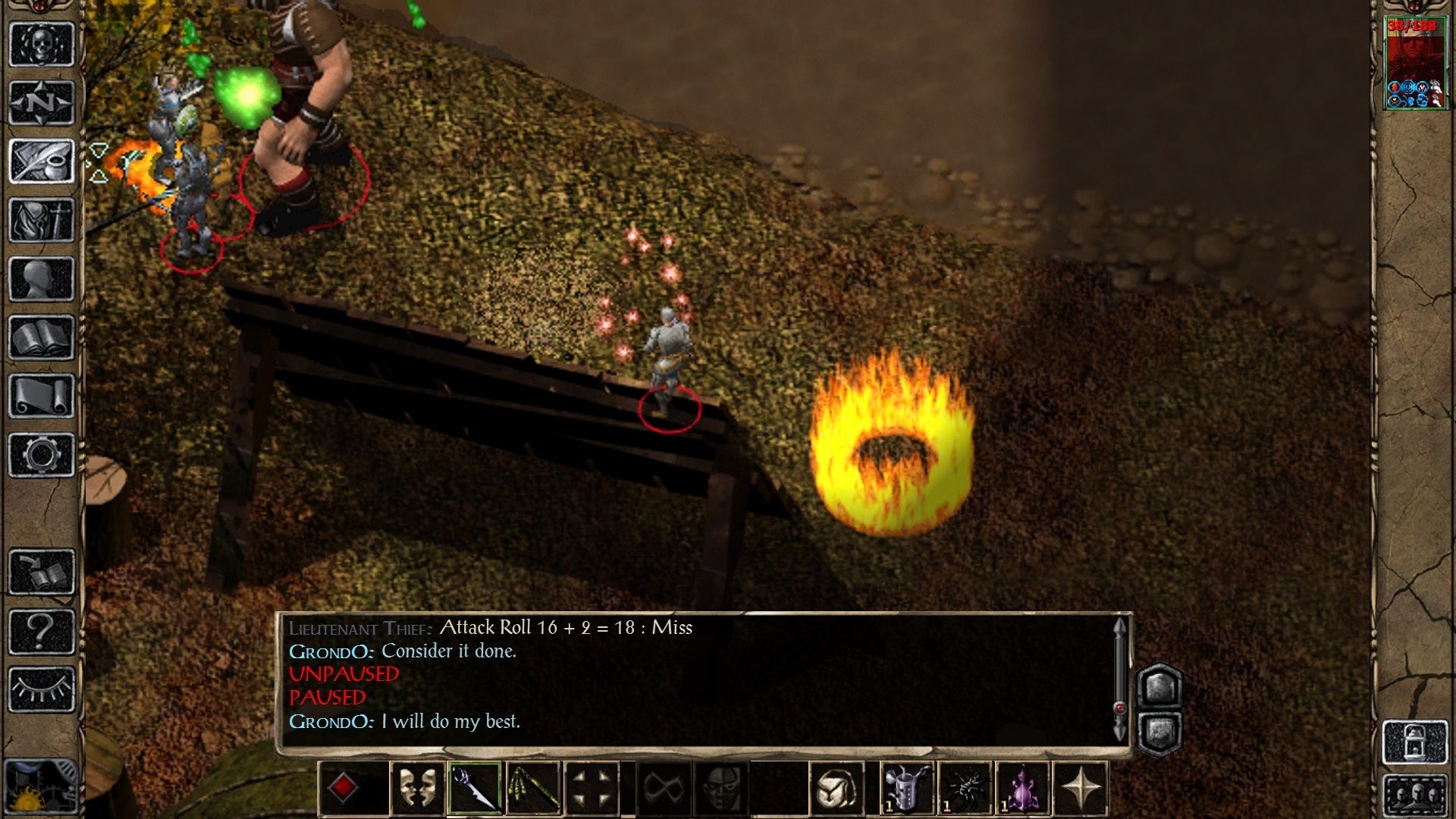Toggle the question mark help button
The image size is (1456, 819).
(x=42, y=631)
